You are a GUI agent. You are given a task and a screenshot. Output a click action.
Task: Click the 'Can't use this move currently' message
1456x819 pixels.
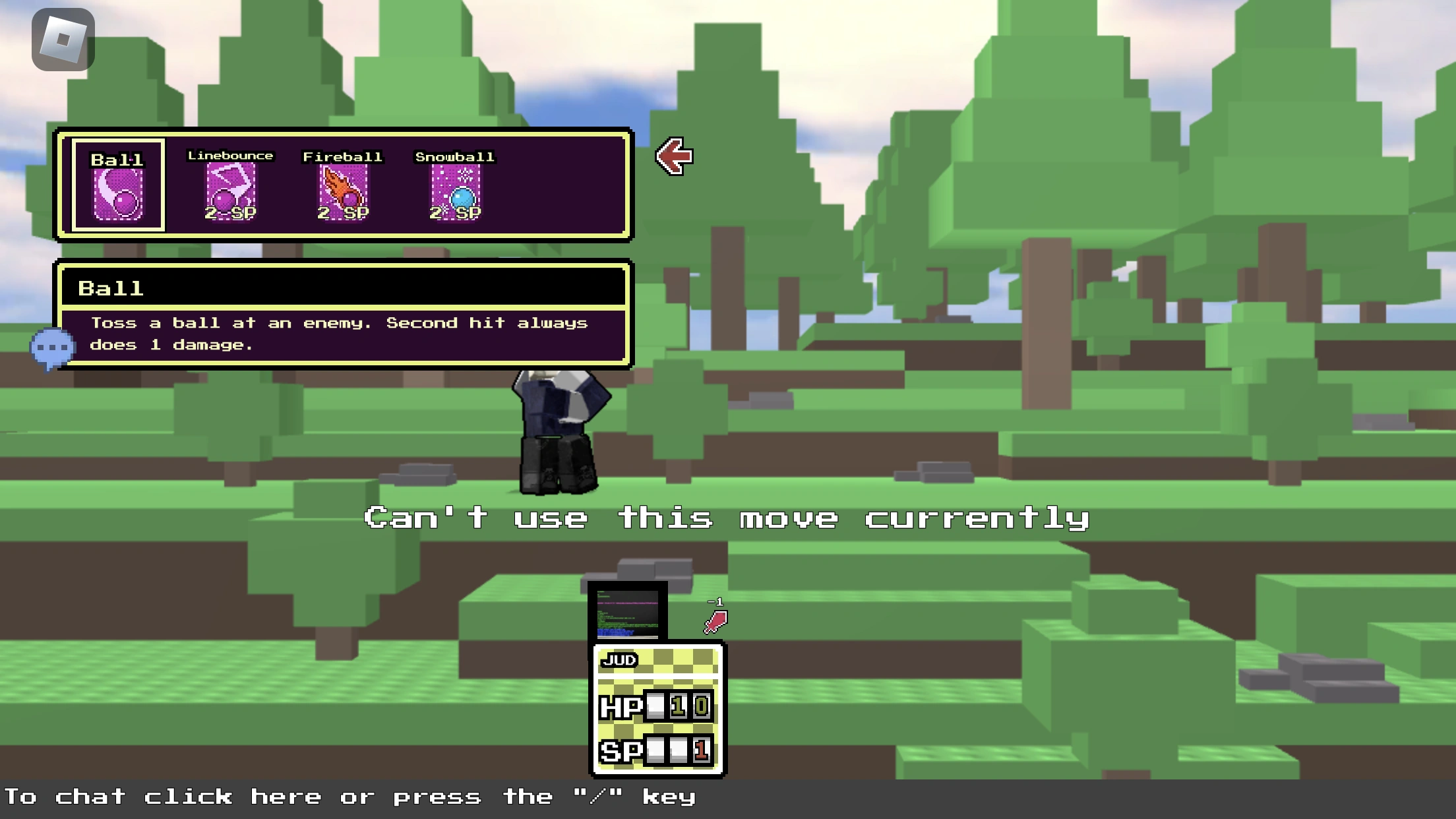click(727, 518)
